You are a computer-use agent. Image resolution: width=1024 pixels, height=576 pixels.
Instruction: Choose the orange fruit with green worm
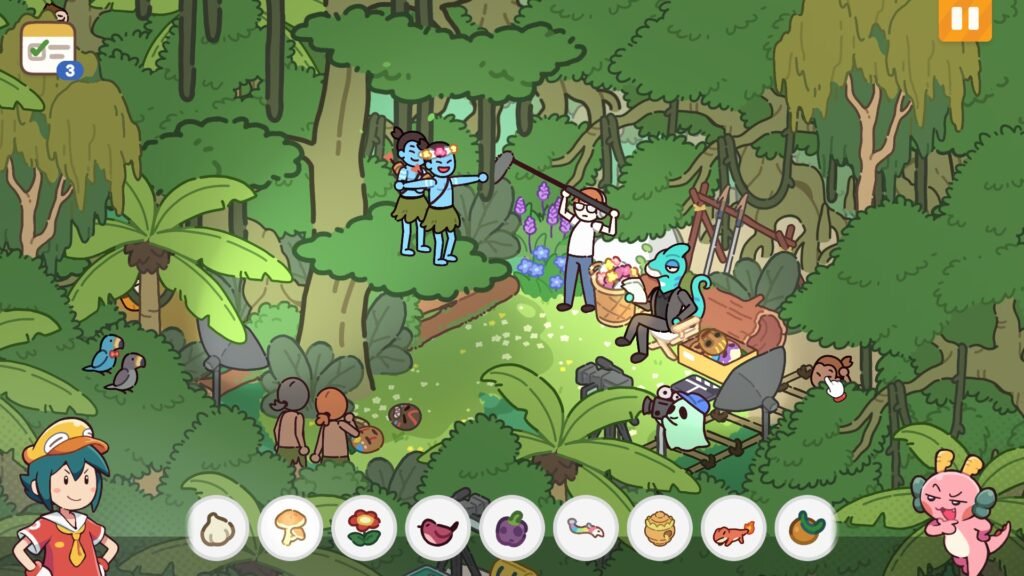coord(806,528)
